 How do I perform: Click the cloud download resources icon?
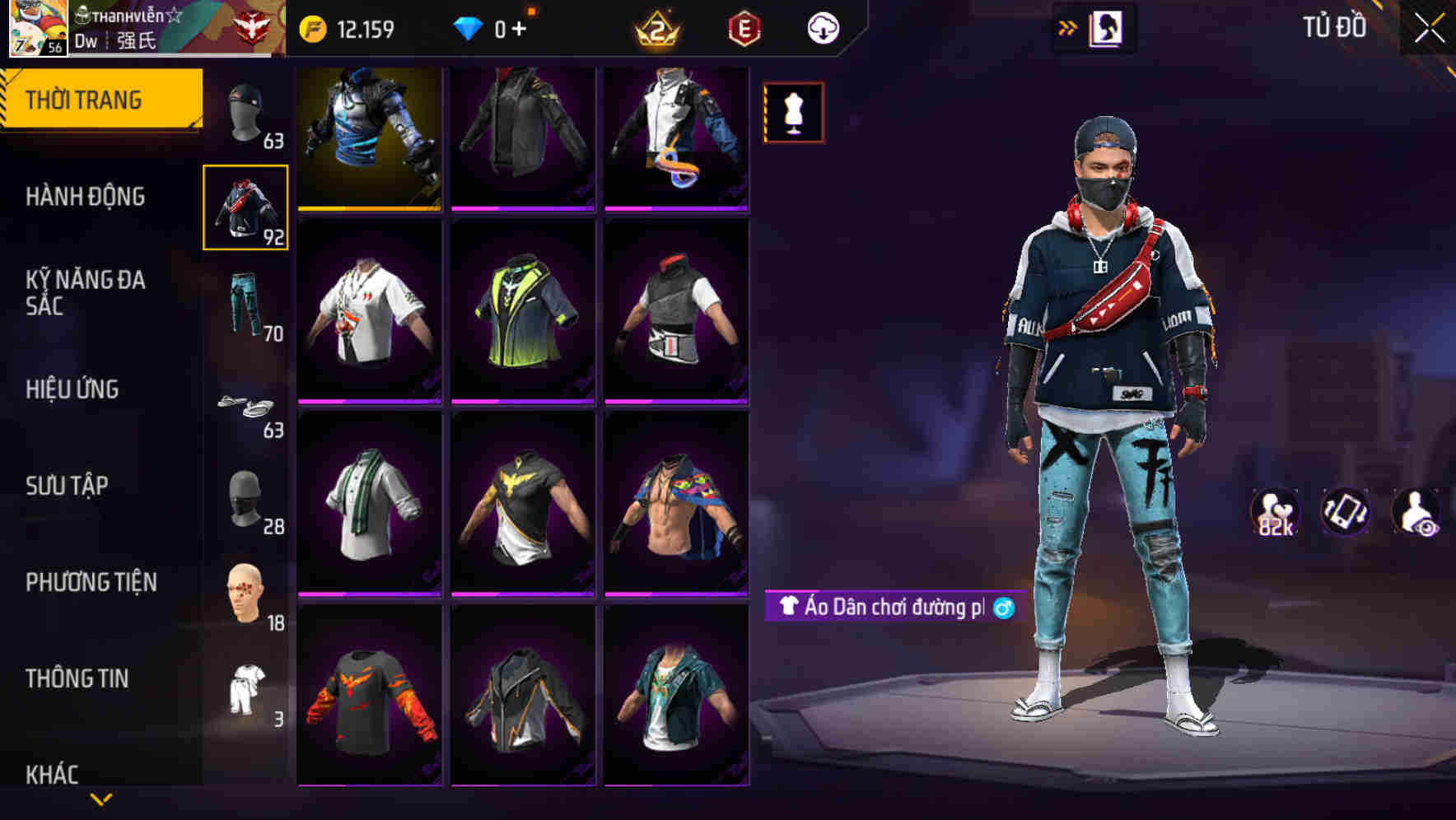click(x=821, y=27)
